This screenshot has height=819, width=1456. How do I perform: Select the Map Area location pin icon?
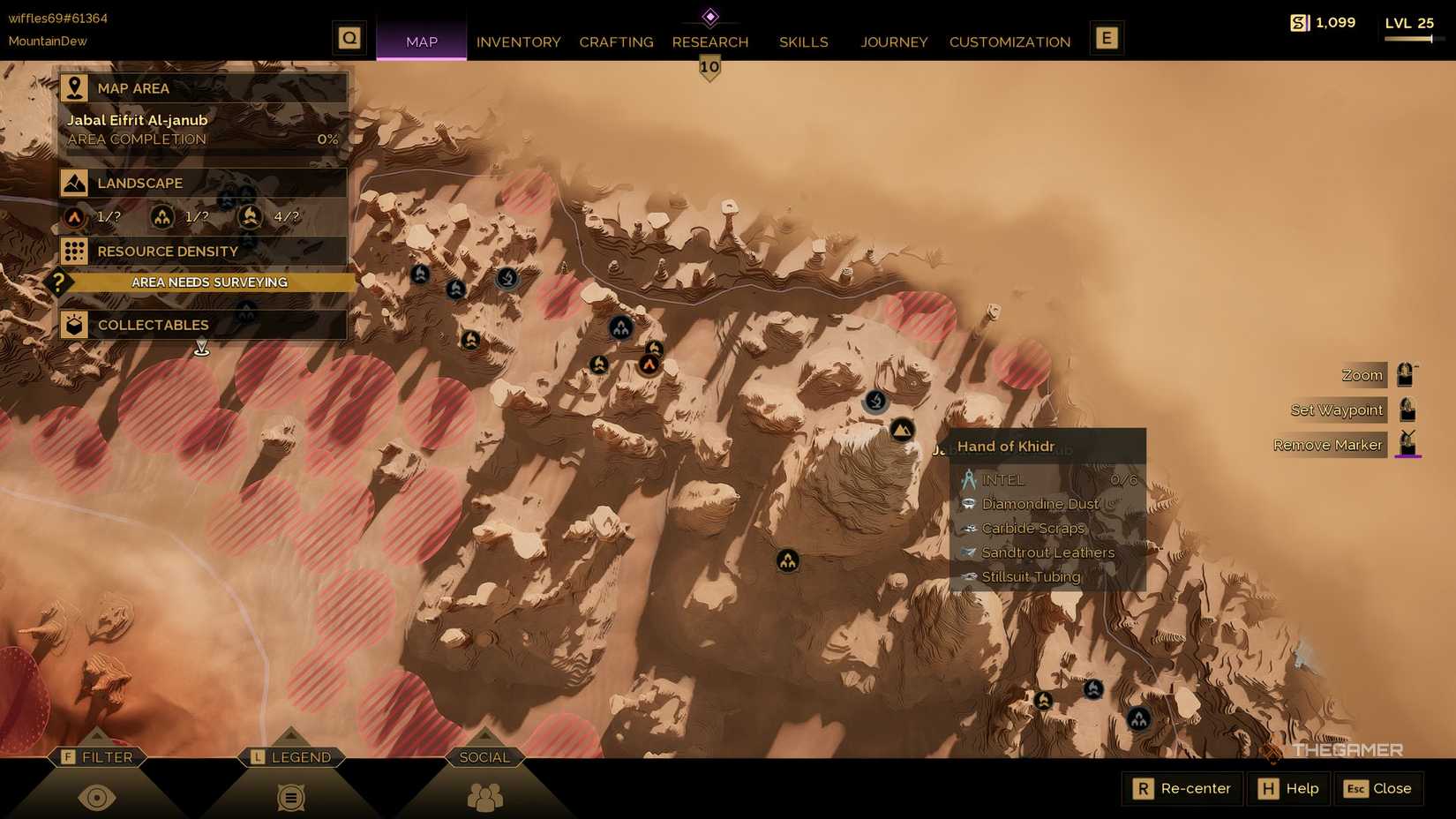76,87
